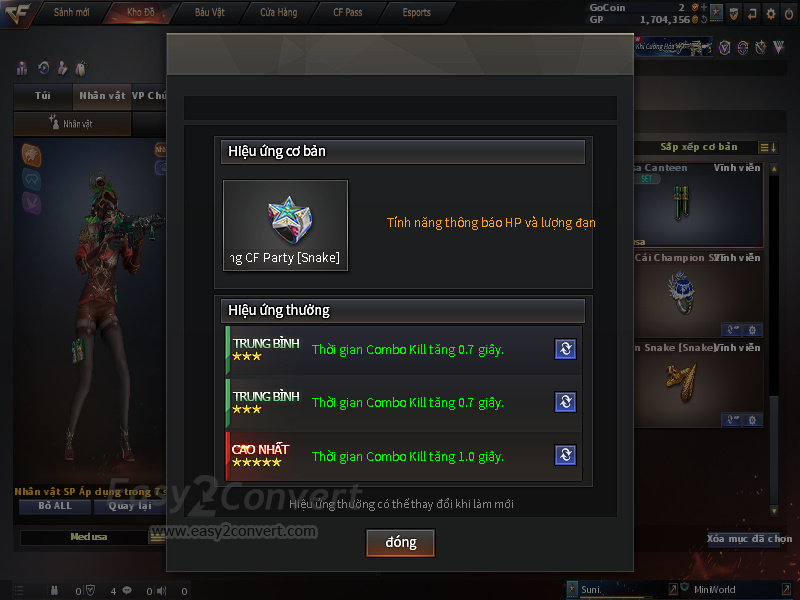Screen dimensions: 800x600
Task: Click the power icon to exit
Action: [x=788, y=14]
